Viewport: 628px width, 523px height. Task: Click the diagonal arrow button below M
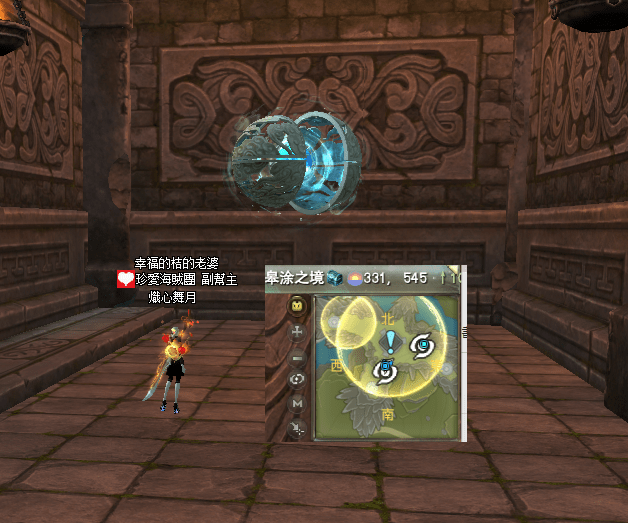pyautogui.click(x=296, y=428)
